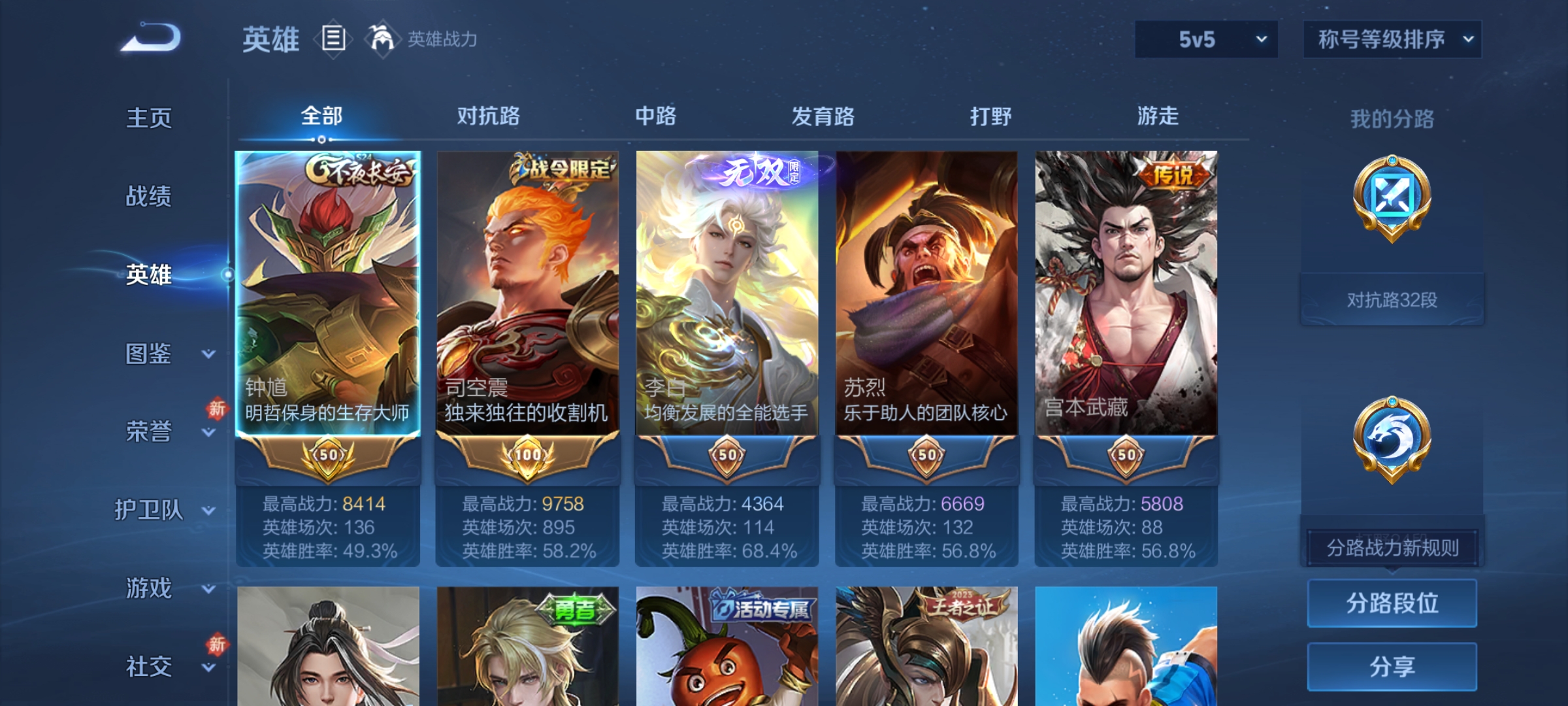Switch to the 打野 lane tab

[992, 116]
